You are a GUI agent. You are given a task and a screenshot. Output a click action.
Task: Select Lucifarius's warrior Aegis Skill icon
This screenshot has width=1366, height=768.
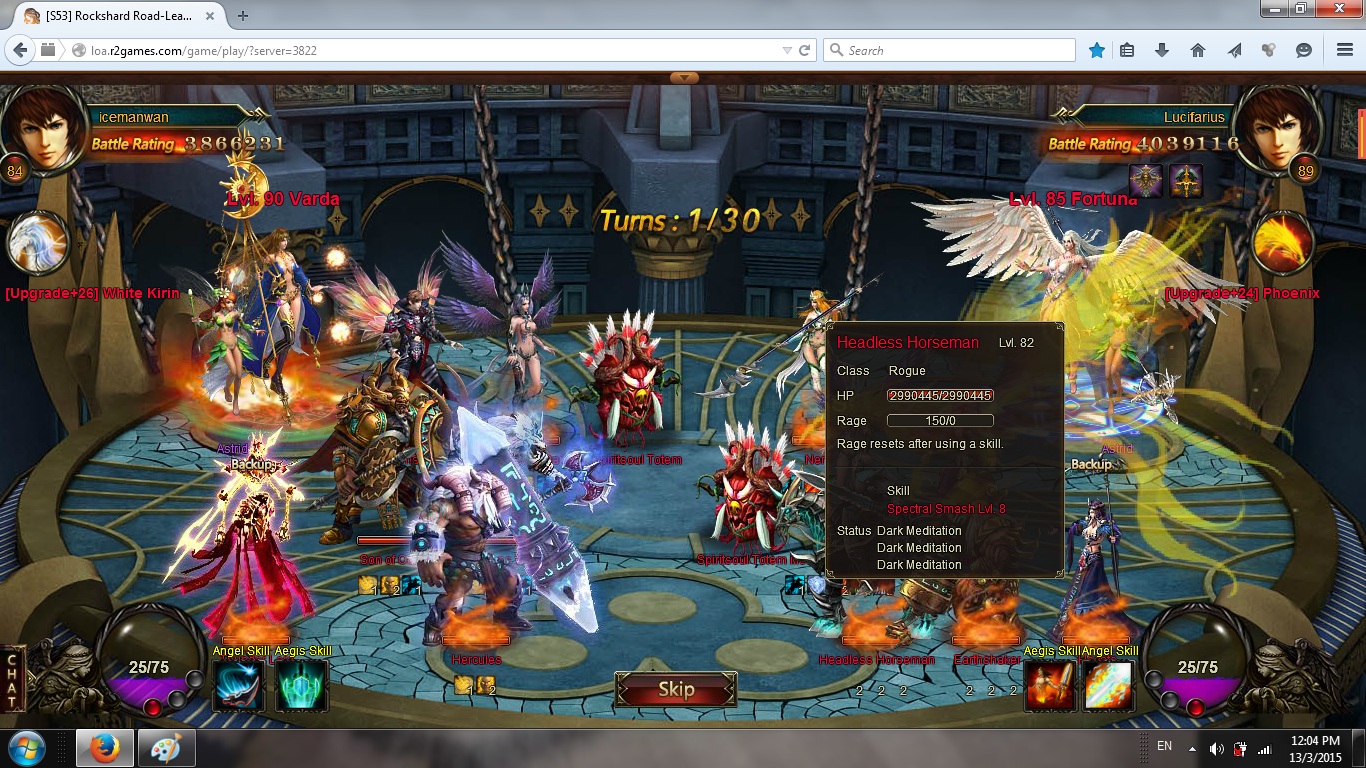coord(1050,686)
